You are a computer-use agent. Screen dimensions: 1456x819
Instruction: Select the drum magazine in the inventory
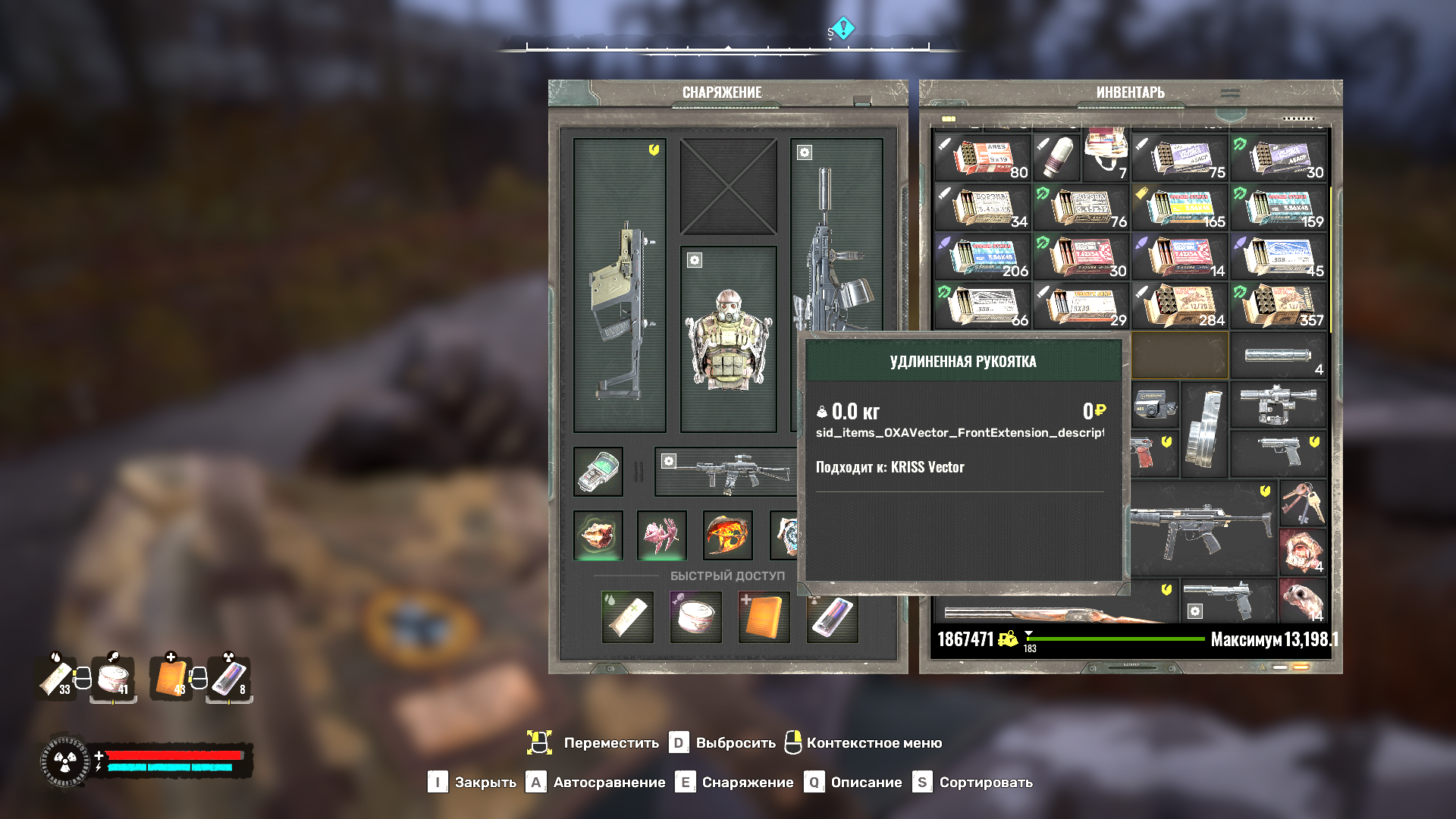(1204, 430)
